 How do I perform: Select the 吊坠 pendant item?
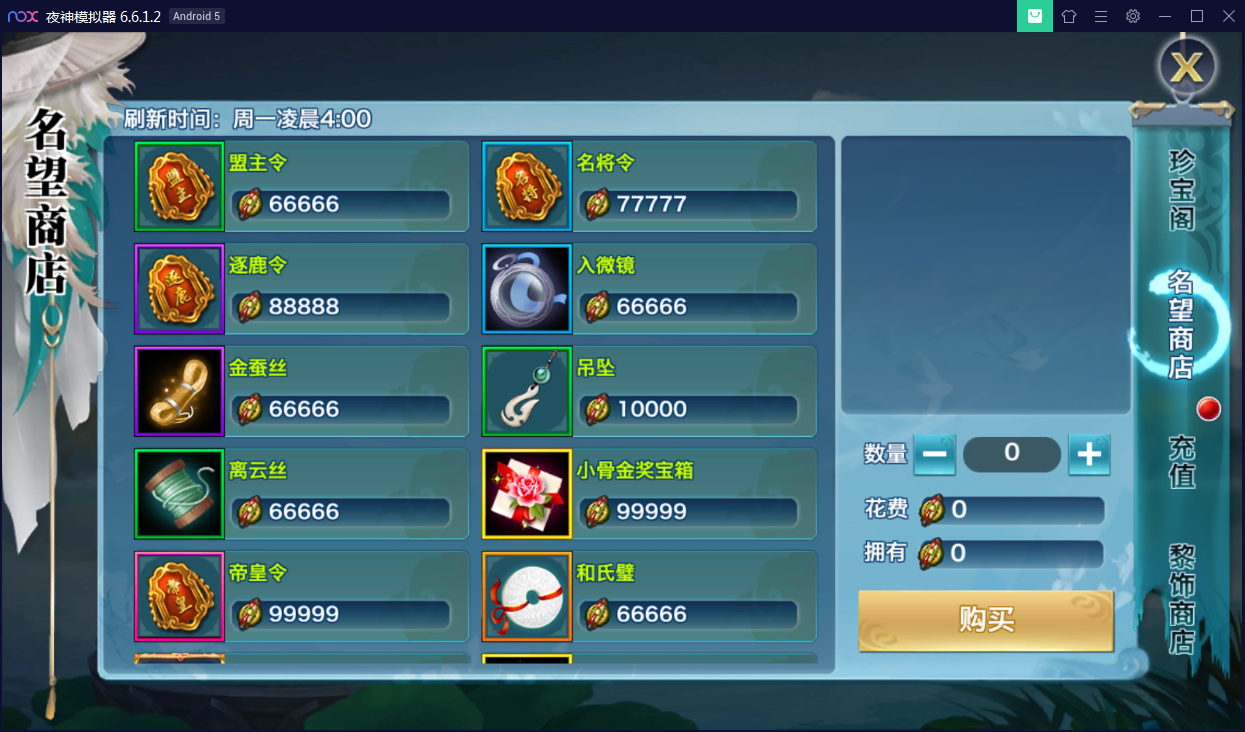point(648,392)
